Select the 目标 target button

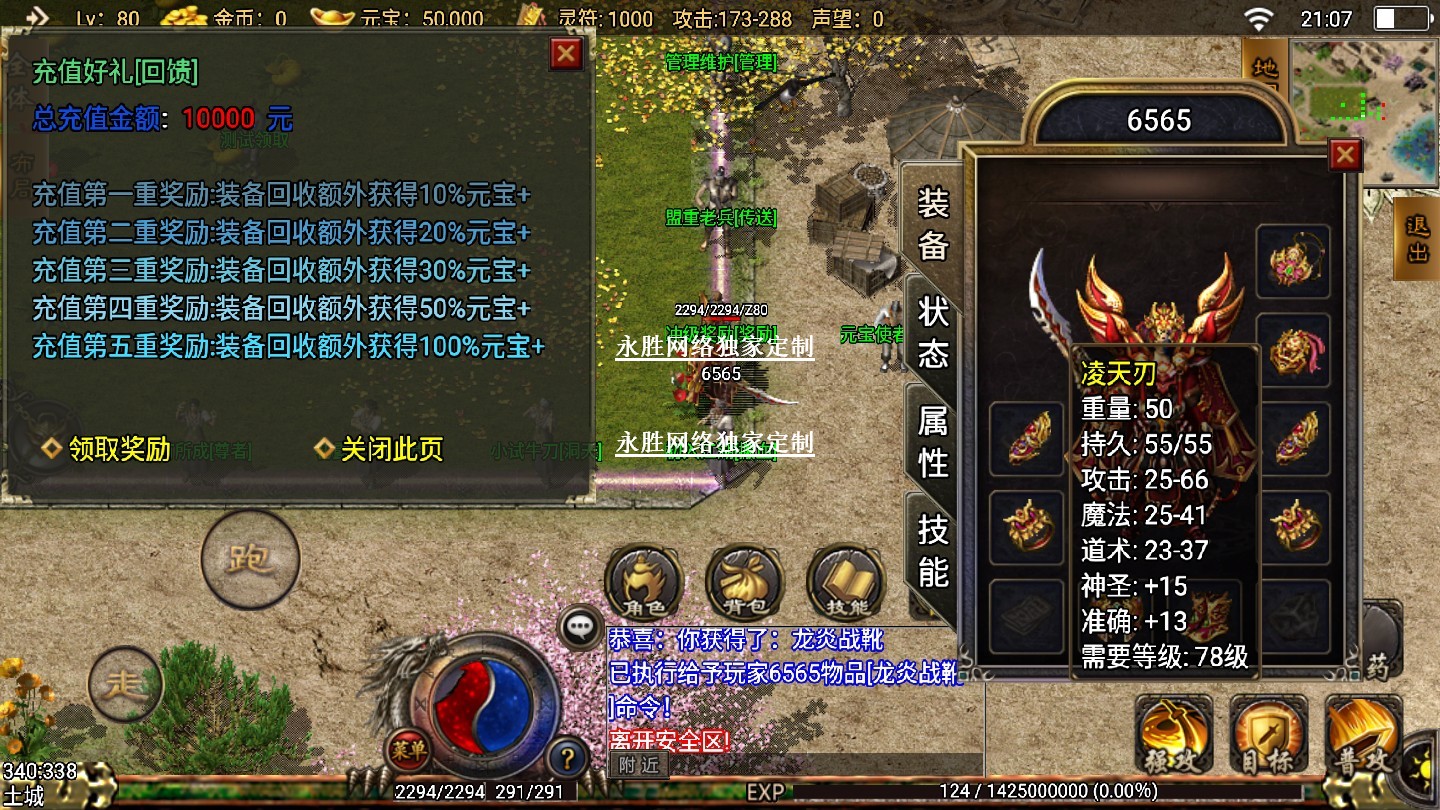tap(1269, 737)
